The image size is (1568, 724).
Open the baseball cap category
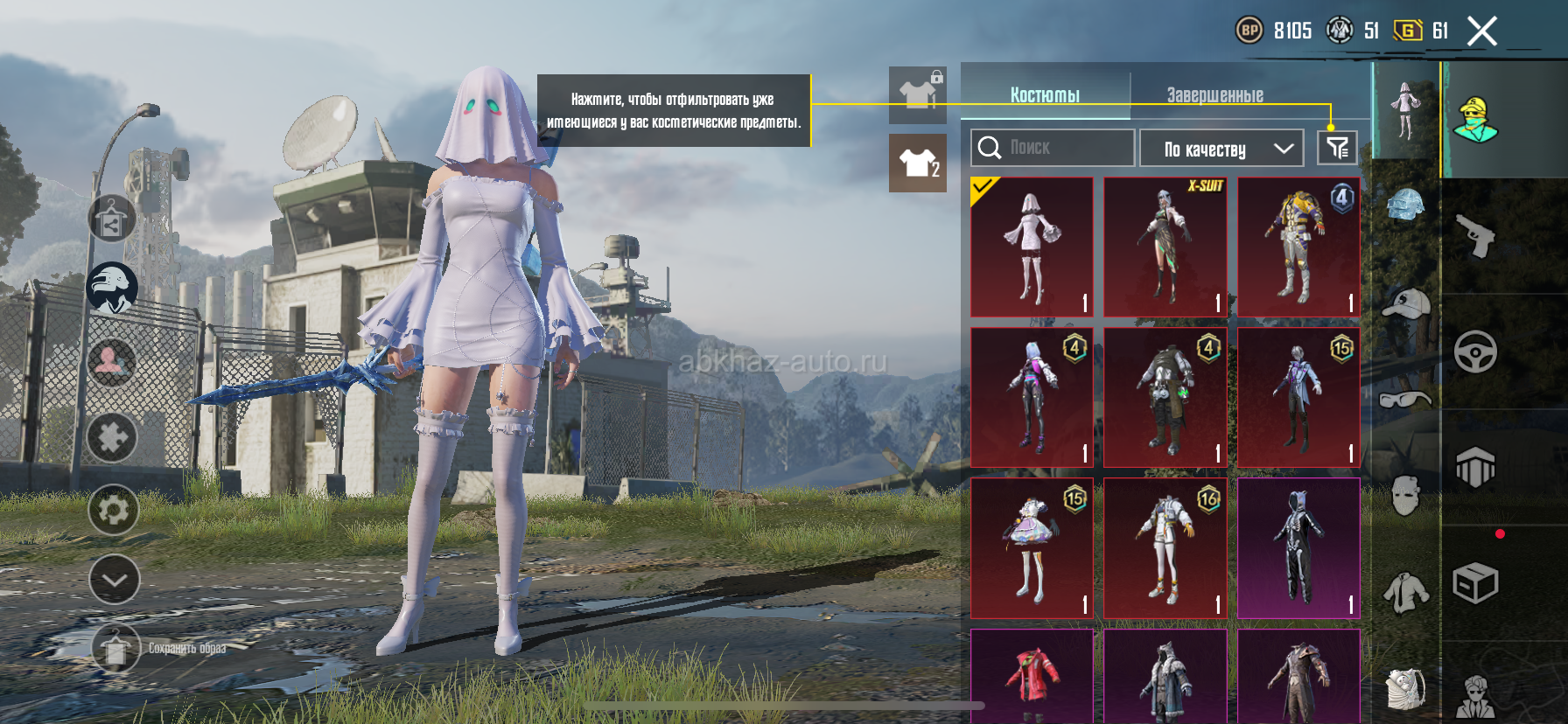[x=1405, y=303]
